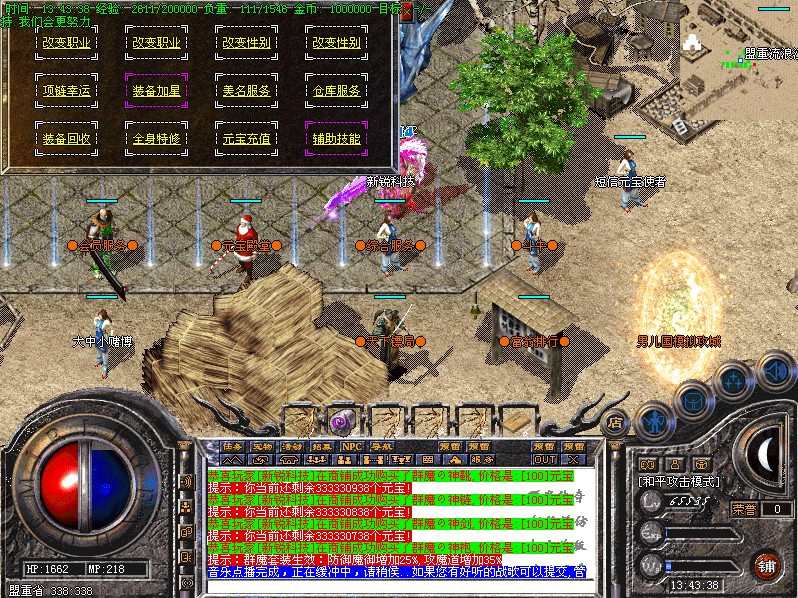The image size is (798, 598).
Task: Open the 仓库服务 warehouse service
Action: pyautogui.click(x=335, y=91)
